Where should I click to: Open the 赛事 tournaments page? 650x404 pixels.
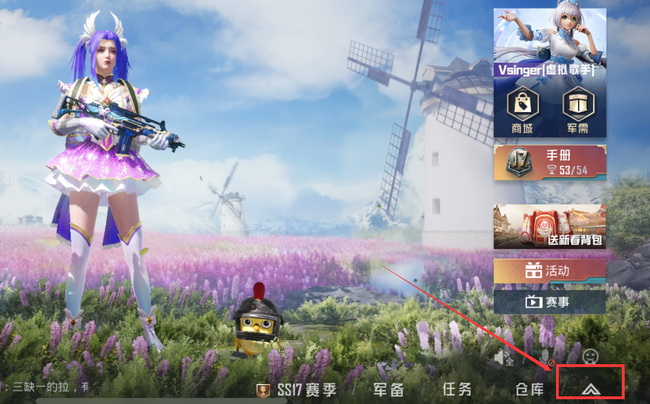click(x=549, y=301)
